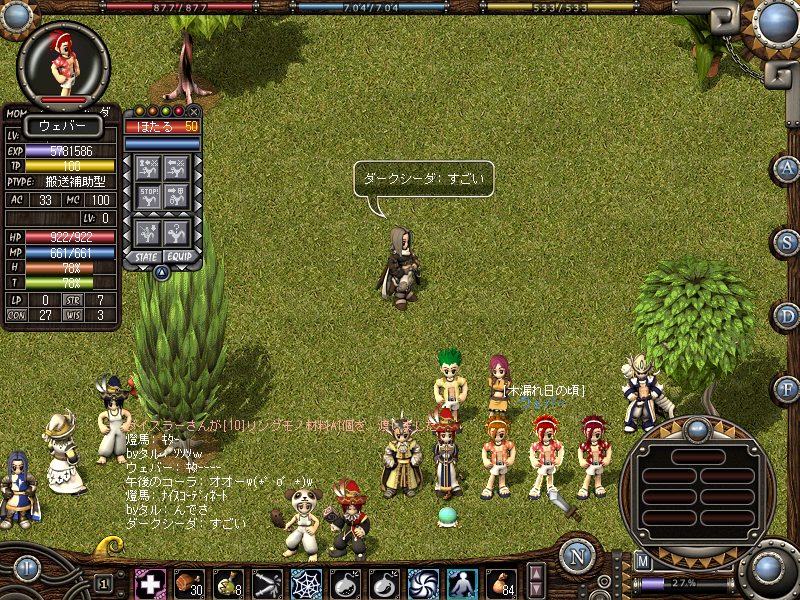Image resolution: width=800 pixels, height=600 pixels.
Task: Switch to the EQUIP tab in pet panel
Action: pos(179,257)
